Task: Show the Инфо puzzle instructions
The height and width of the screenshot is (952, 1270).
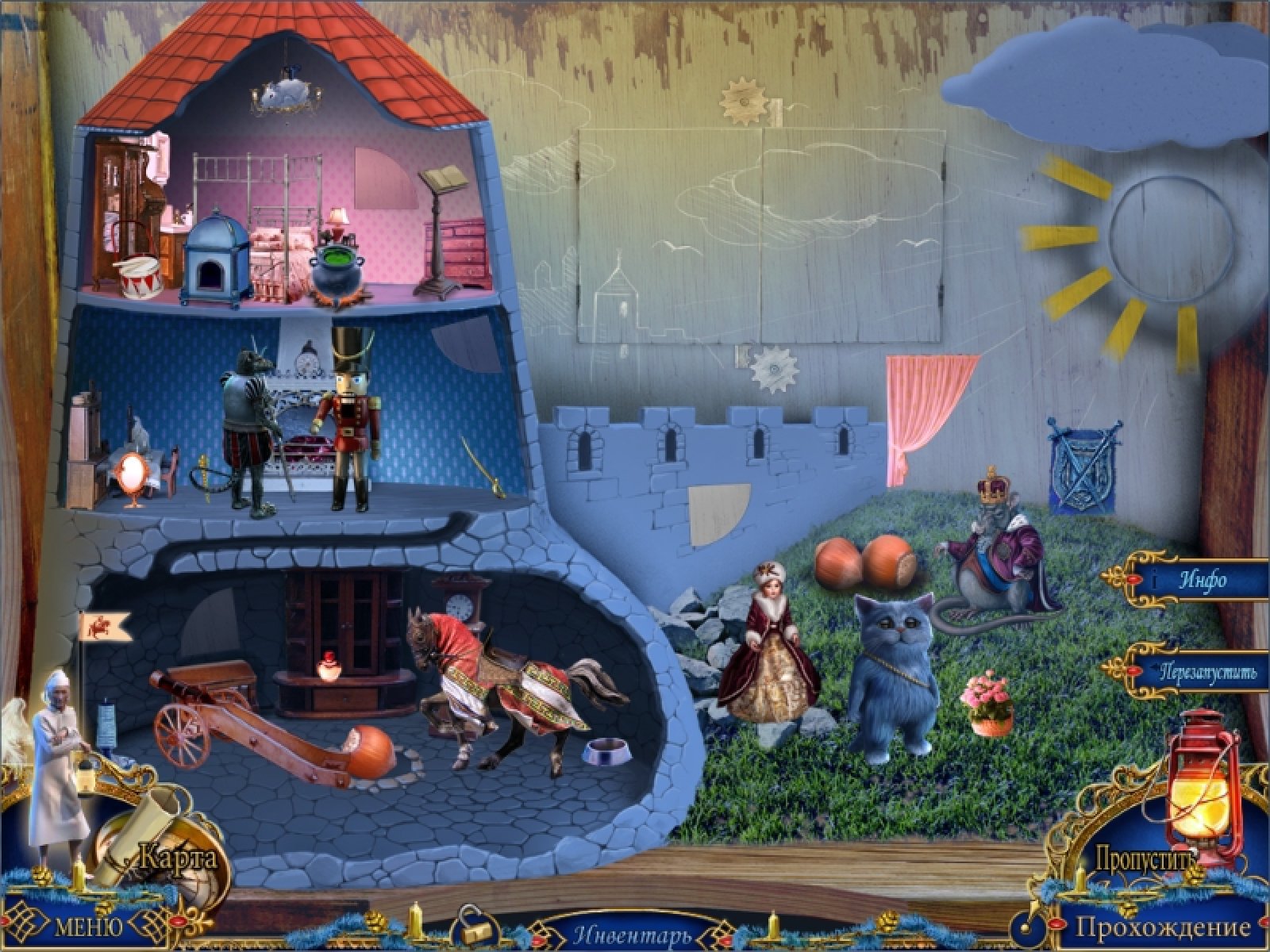Action: tap(1201, 580)
